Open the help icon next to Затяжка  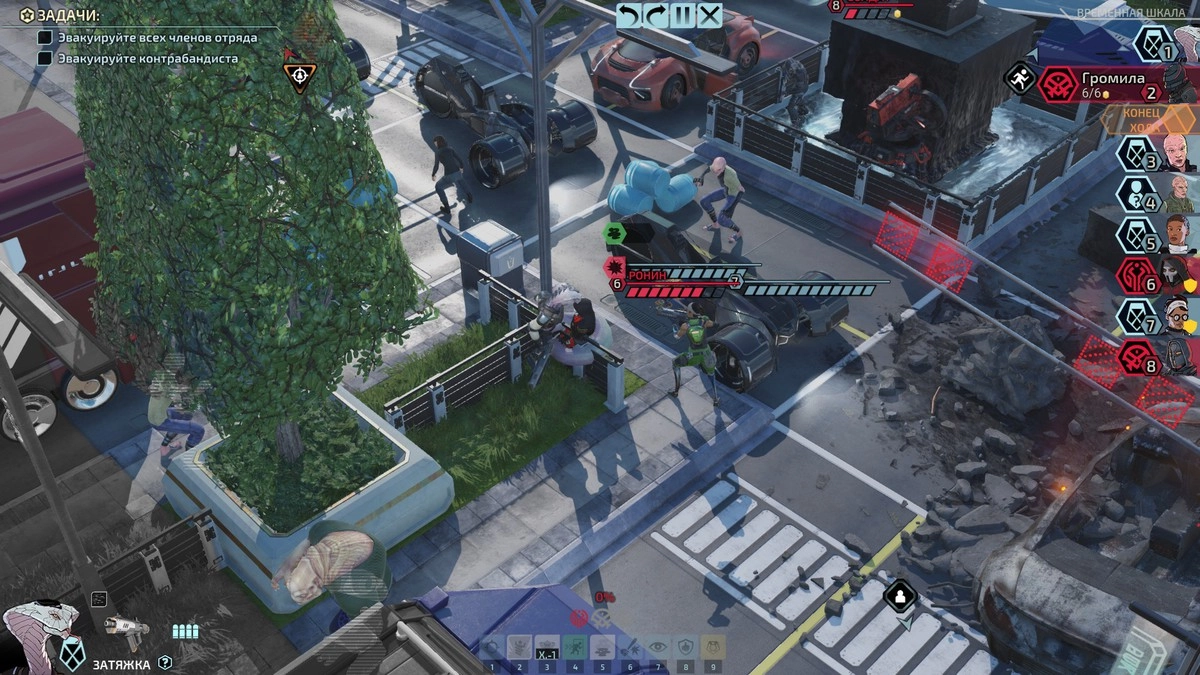pos(165,662)
